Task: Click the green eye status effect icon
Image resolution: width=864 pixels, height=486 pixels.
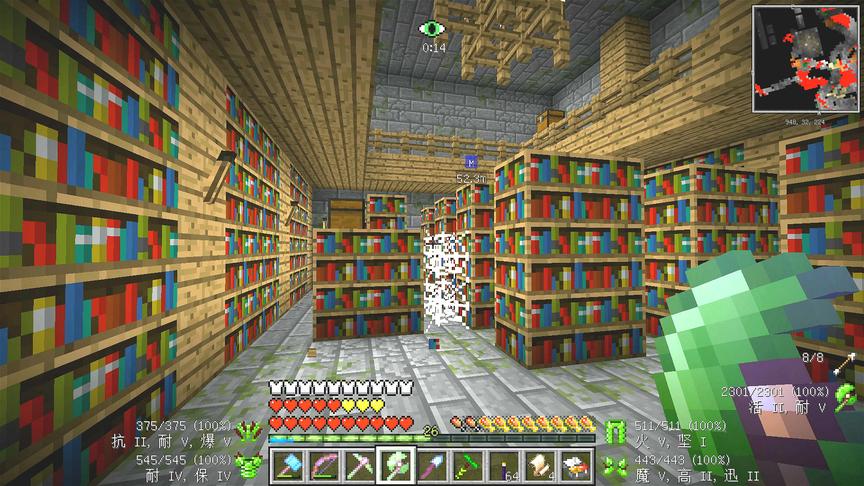Action: (x=432, y=29)
